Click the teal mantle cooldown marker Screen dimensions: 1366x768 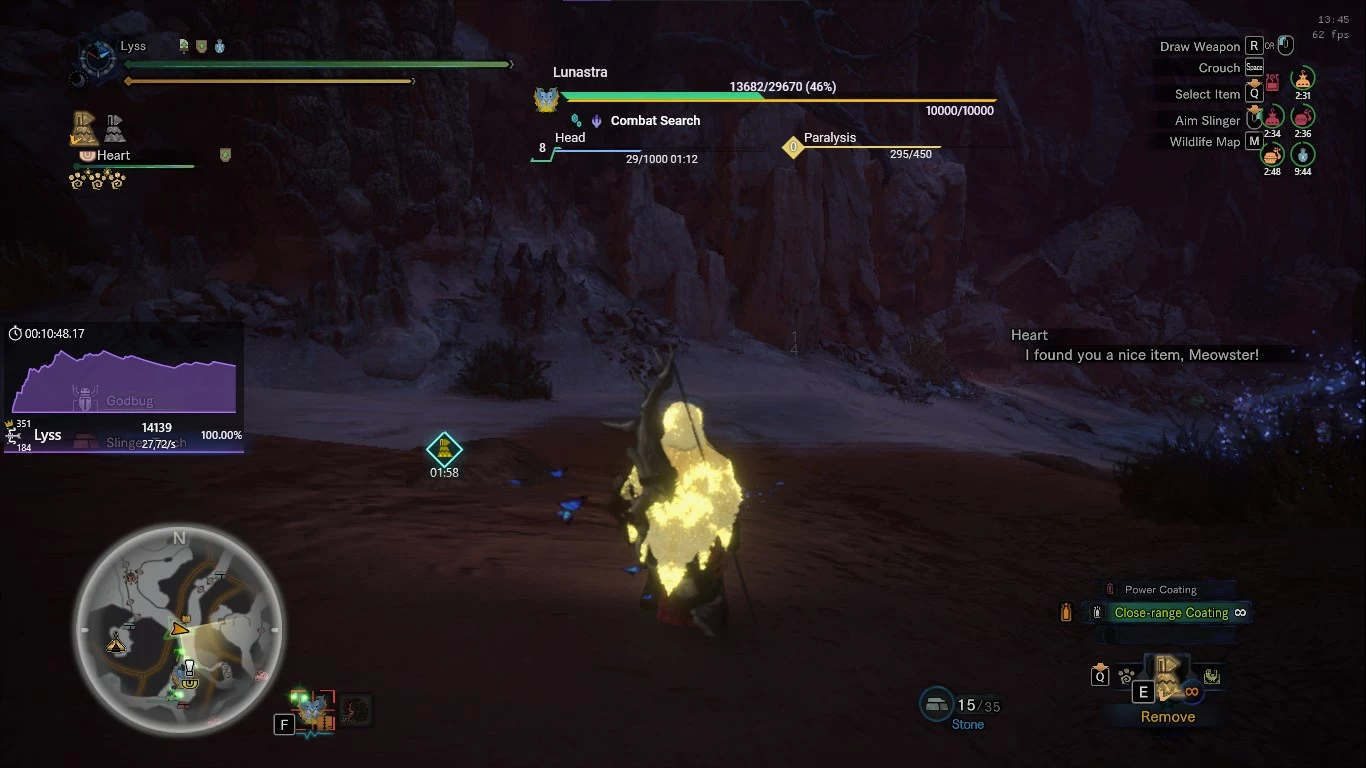pyautogui.click(x=444, y=449)
